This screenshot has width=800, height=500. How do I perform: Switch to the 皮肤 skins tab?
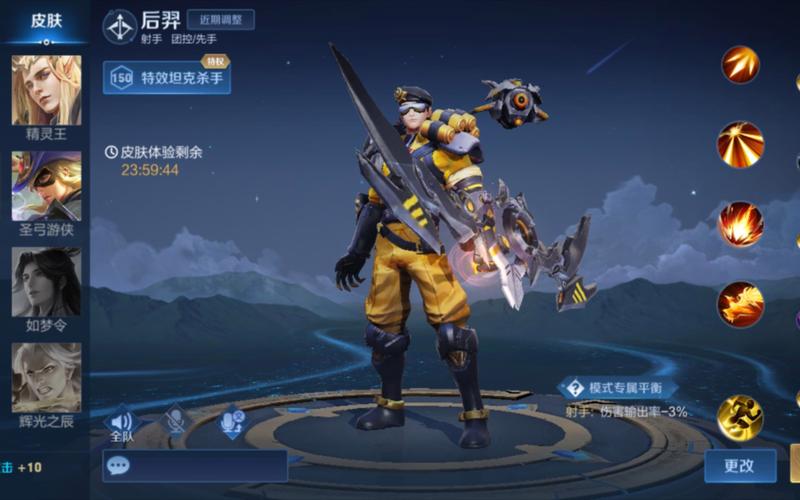(46, 21)
